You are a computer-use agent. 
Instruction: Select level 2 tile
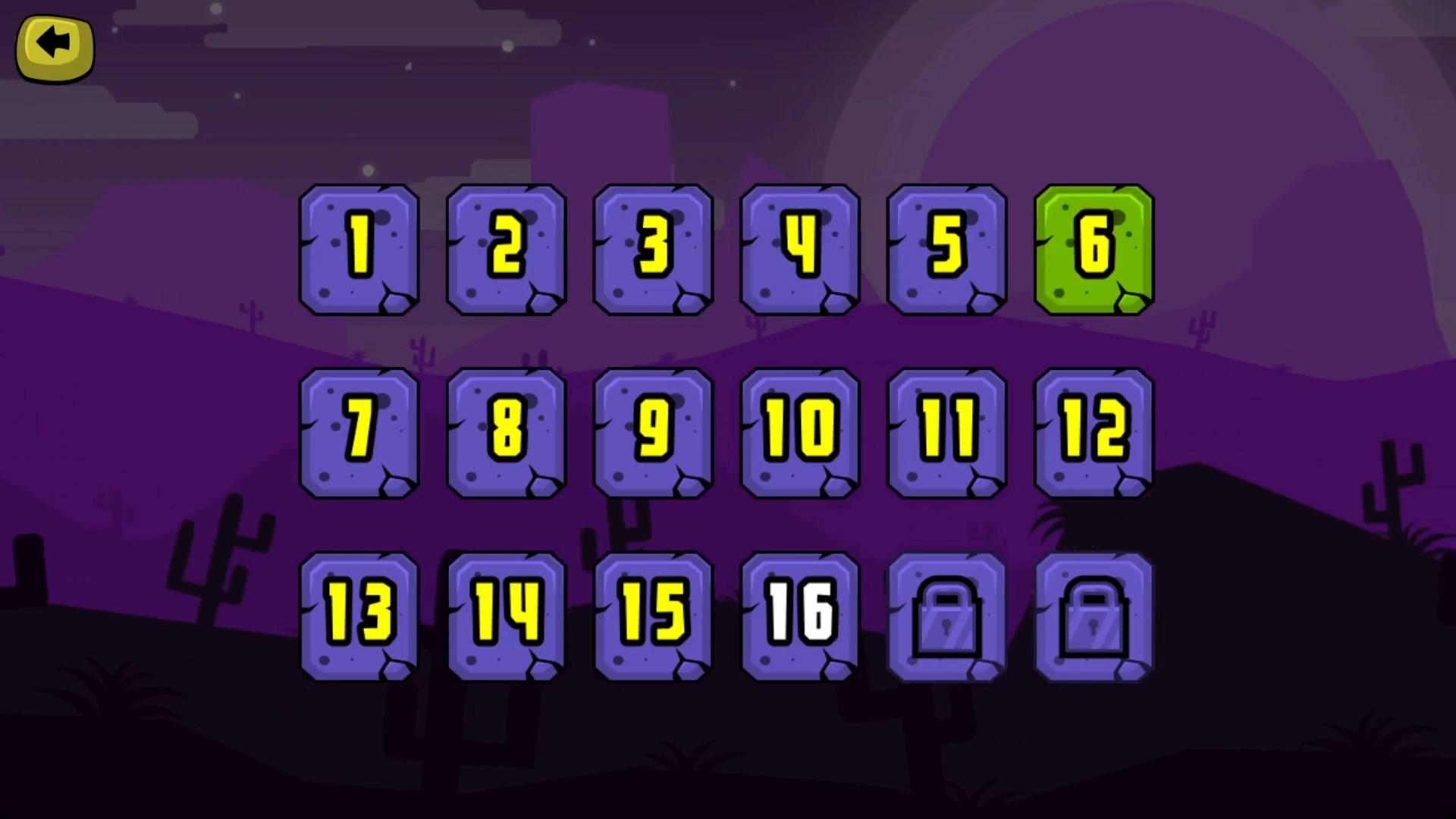pos(505,250)
